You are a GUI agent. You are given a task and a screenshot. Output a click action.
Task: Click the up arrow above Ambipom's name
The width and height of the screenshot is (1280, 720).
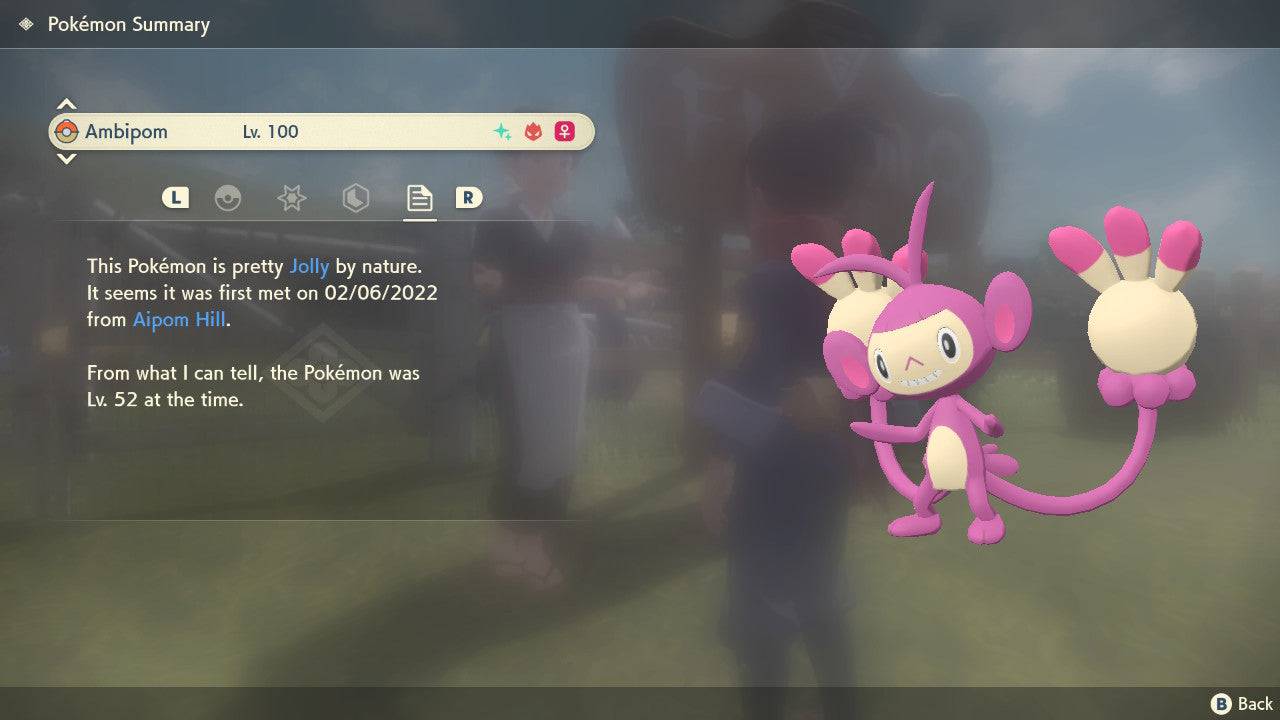66,105
